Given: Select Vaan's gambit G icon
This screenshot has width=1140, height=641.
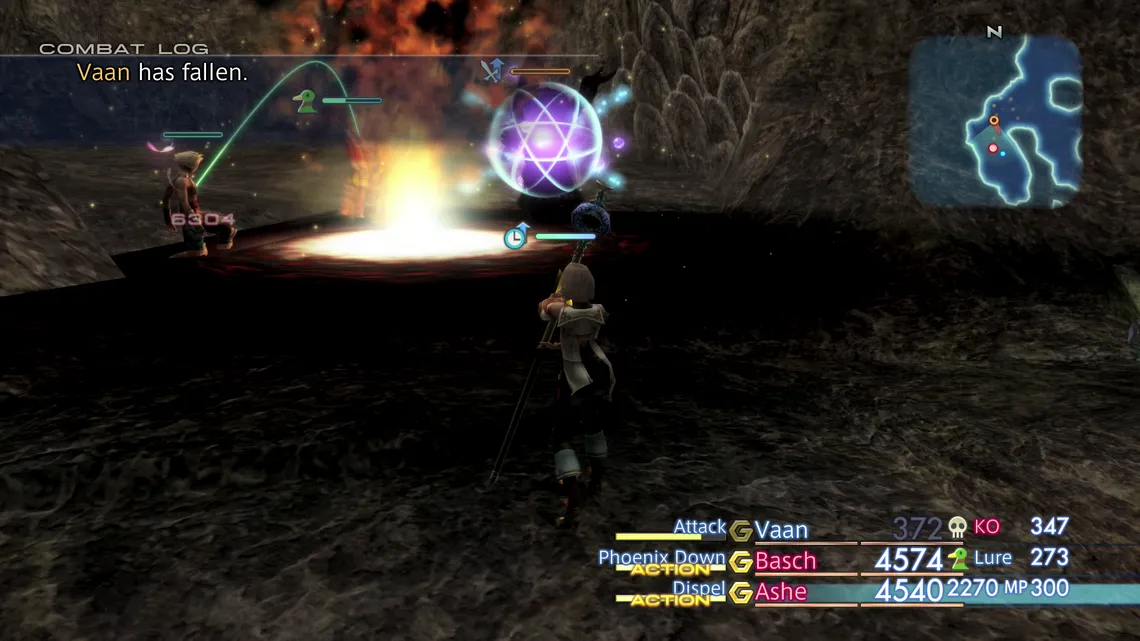Looking at the screenshot, I should pyautogui.click(x=740, y=531).
